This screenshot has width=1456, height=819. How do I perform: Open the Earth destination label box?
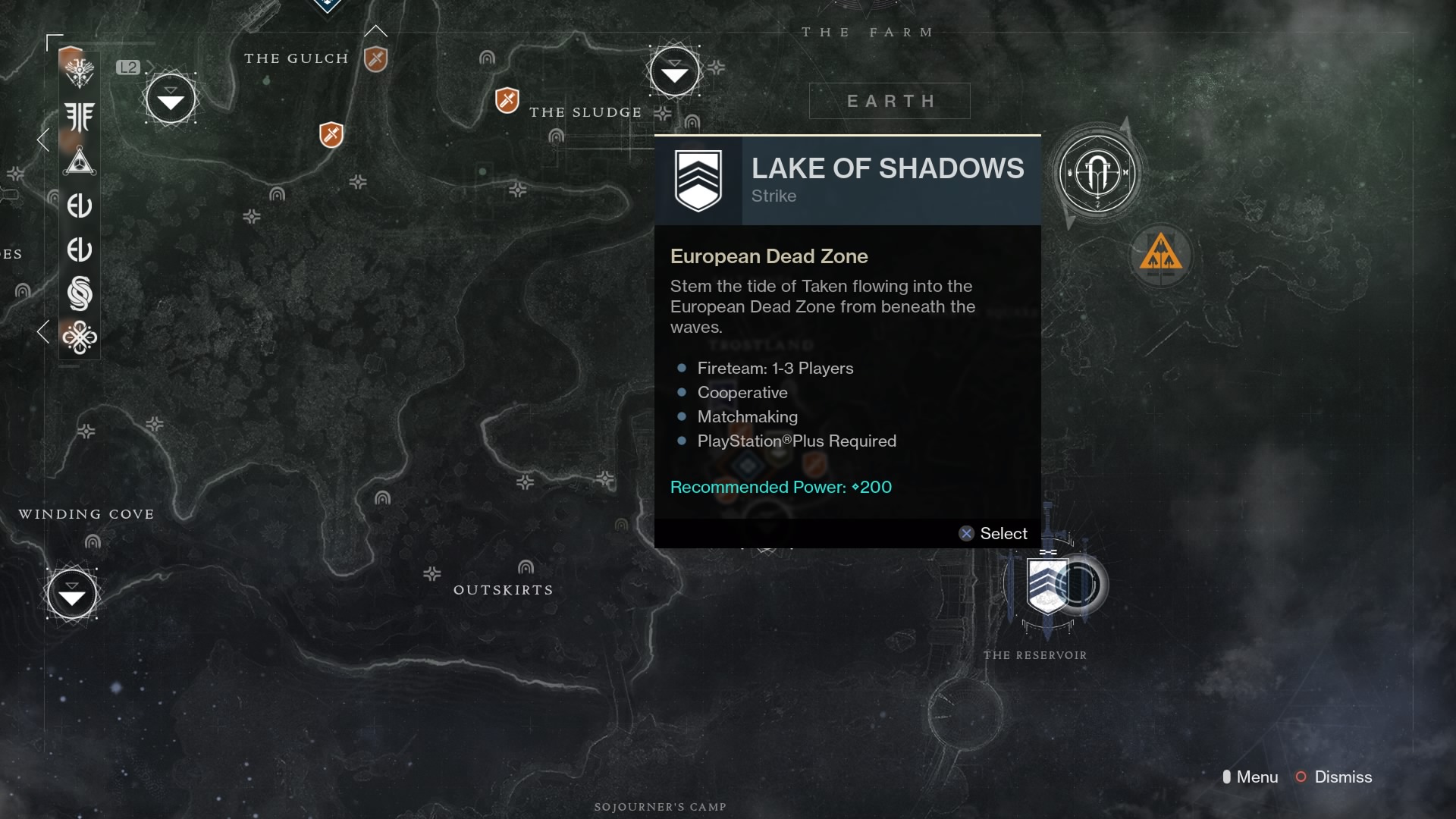[890, 101]
